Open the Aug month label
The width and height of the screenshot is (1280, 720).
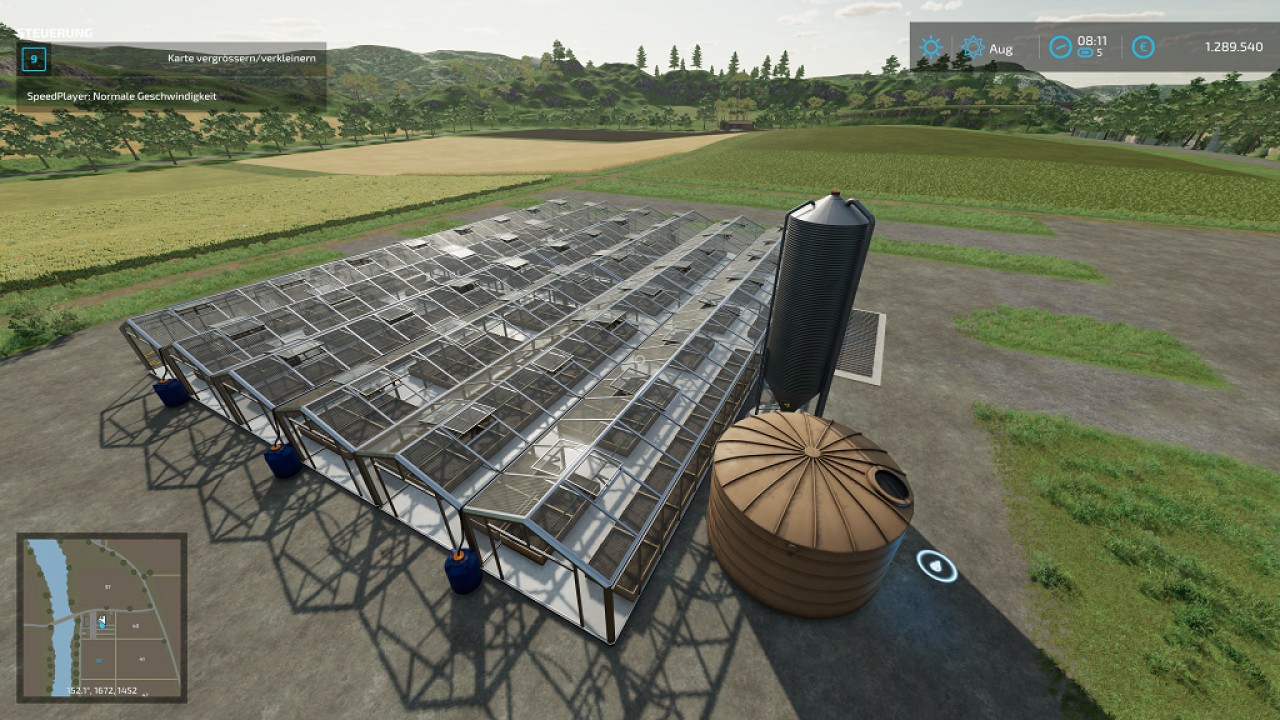pyautogui.click(x=1001, y=46)
